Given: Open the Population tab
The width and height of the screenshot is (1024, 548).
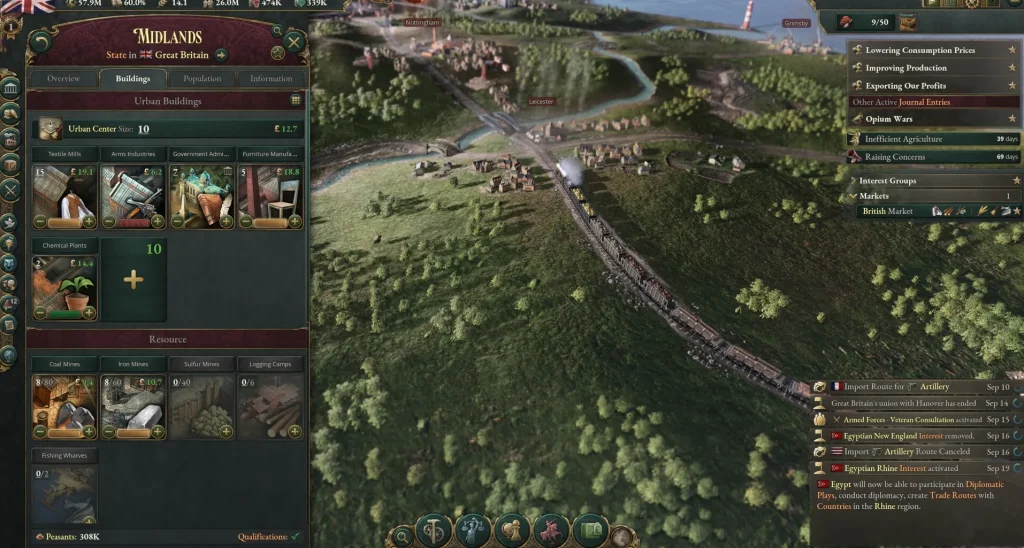Looking at the screenshot, I should pos(202,78).
